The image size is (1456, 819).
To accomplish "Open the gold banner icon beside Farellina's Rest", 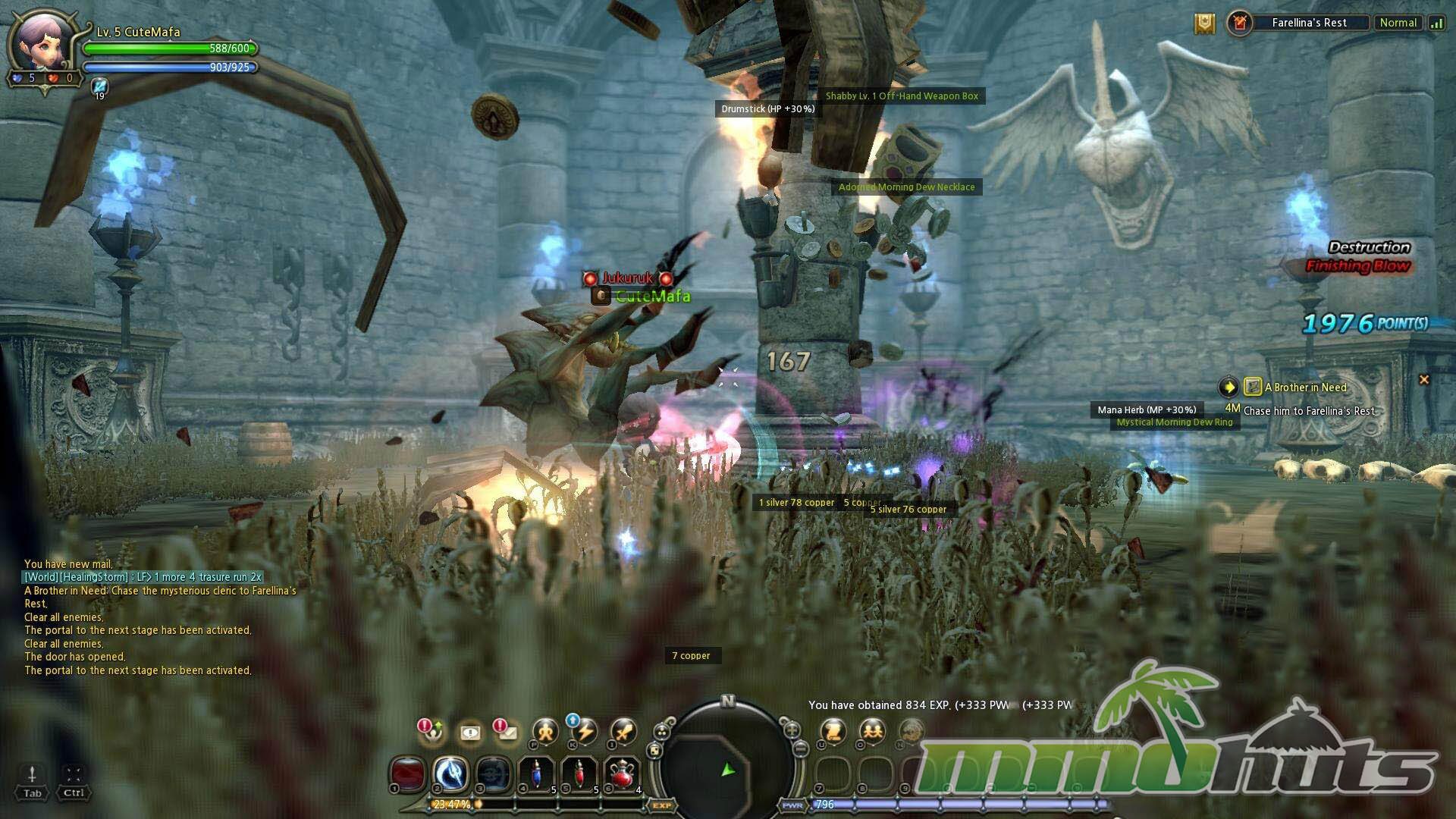I will click(x=1204, y=24).
